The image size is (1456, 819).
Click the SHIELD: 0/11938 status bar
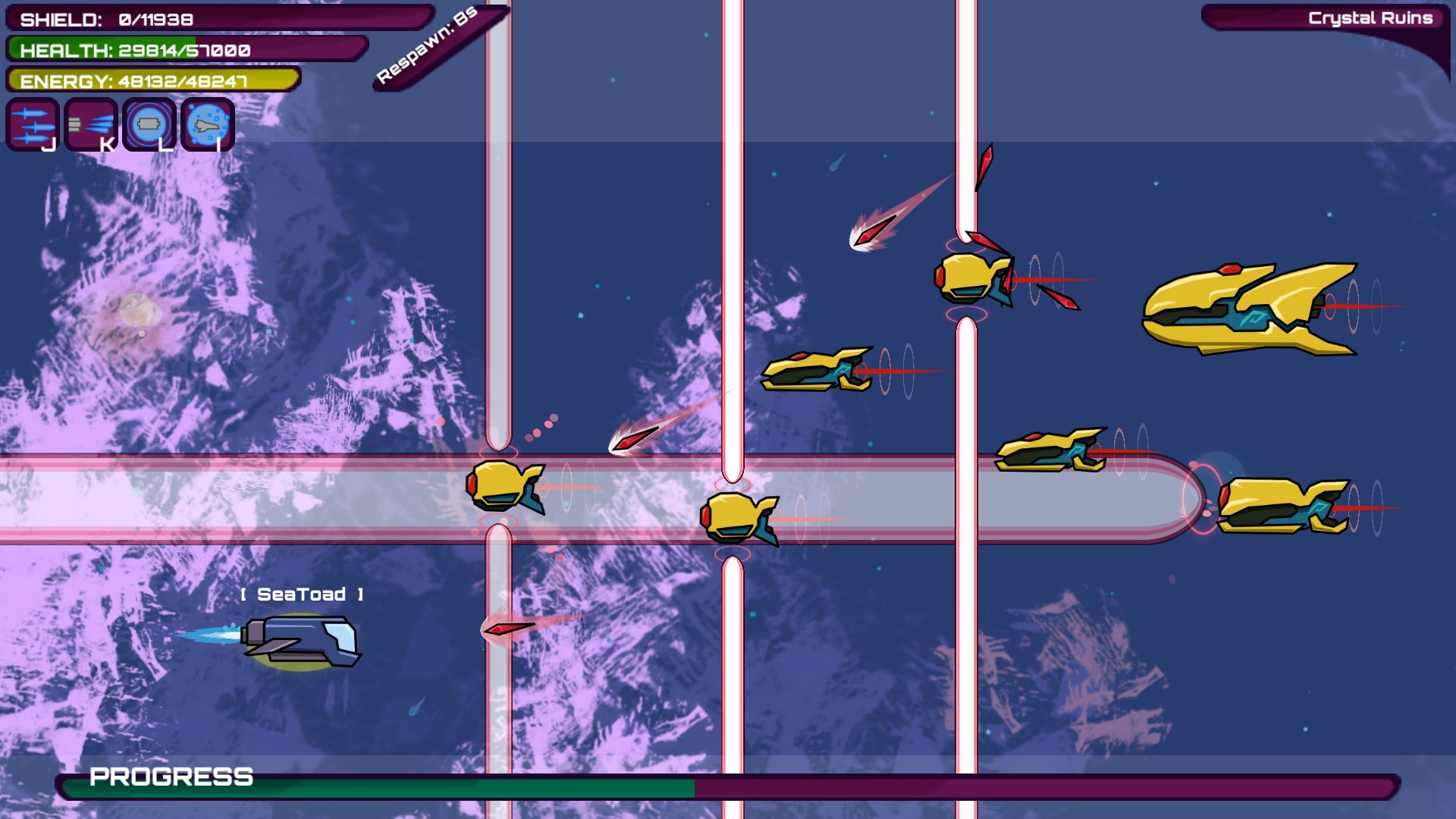(x=106, y=20)
